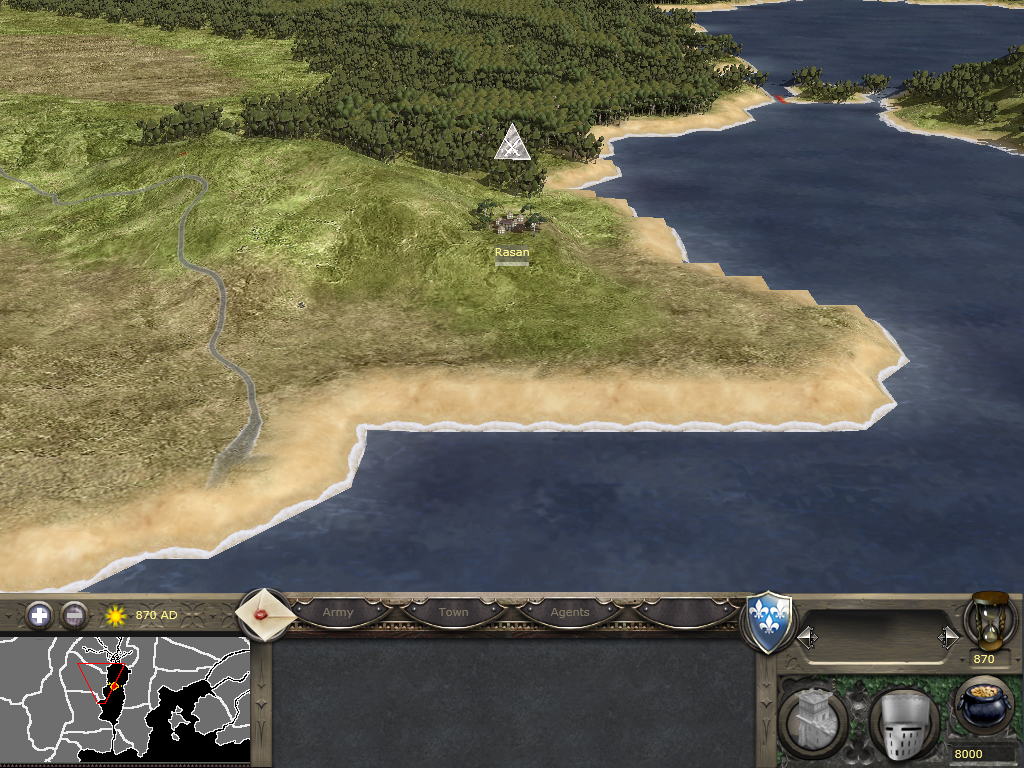Open the sealed letter messages icon
The width and height of the screenshot is (1024, 768).
pyautogui.click(x=265, y=614)
